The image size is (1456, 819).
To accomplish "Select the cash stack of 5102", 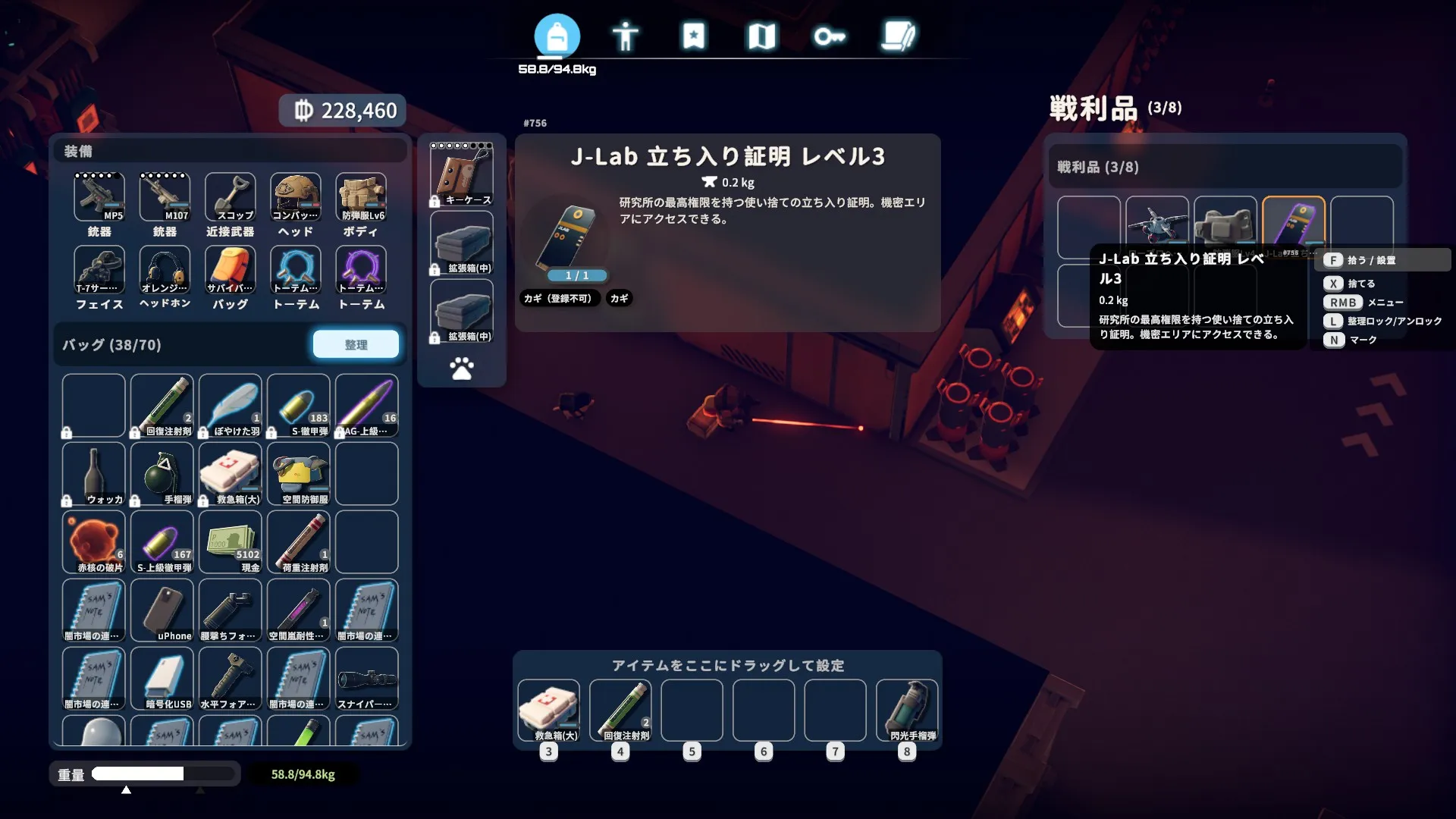I will (230, 541).
